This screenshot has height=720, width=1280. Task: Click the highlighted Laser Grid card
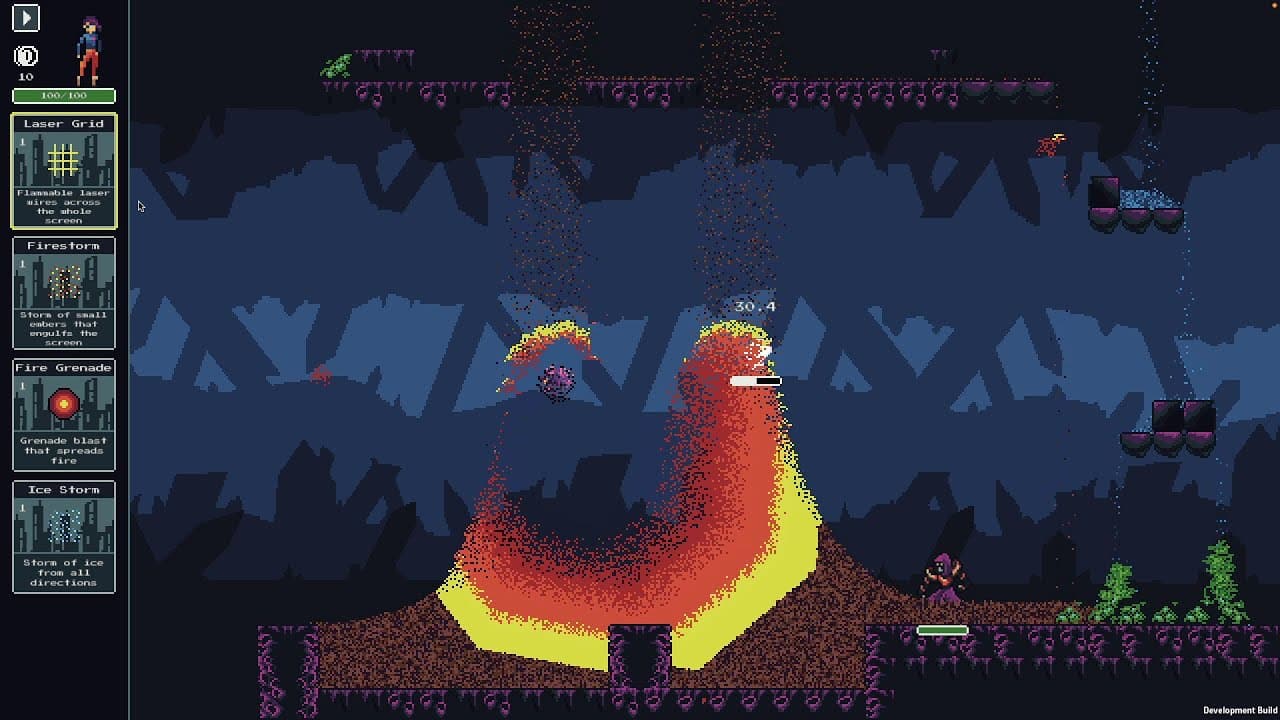63,172
